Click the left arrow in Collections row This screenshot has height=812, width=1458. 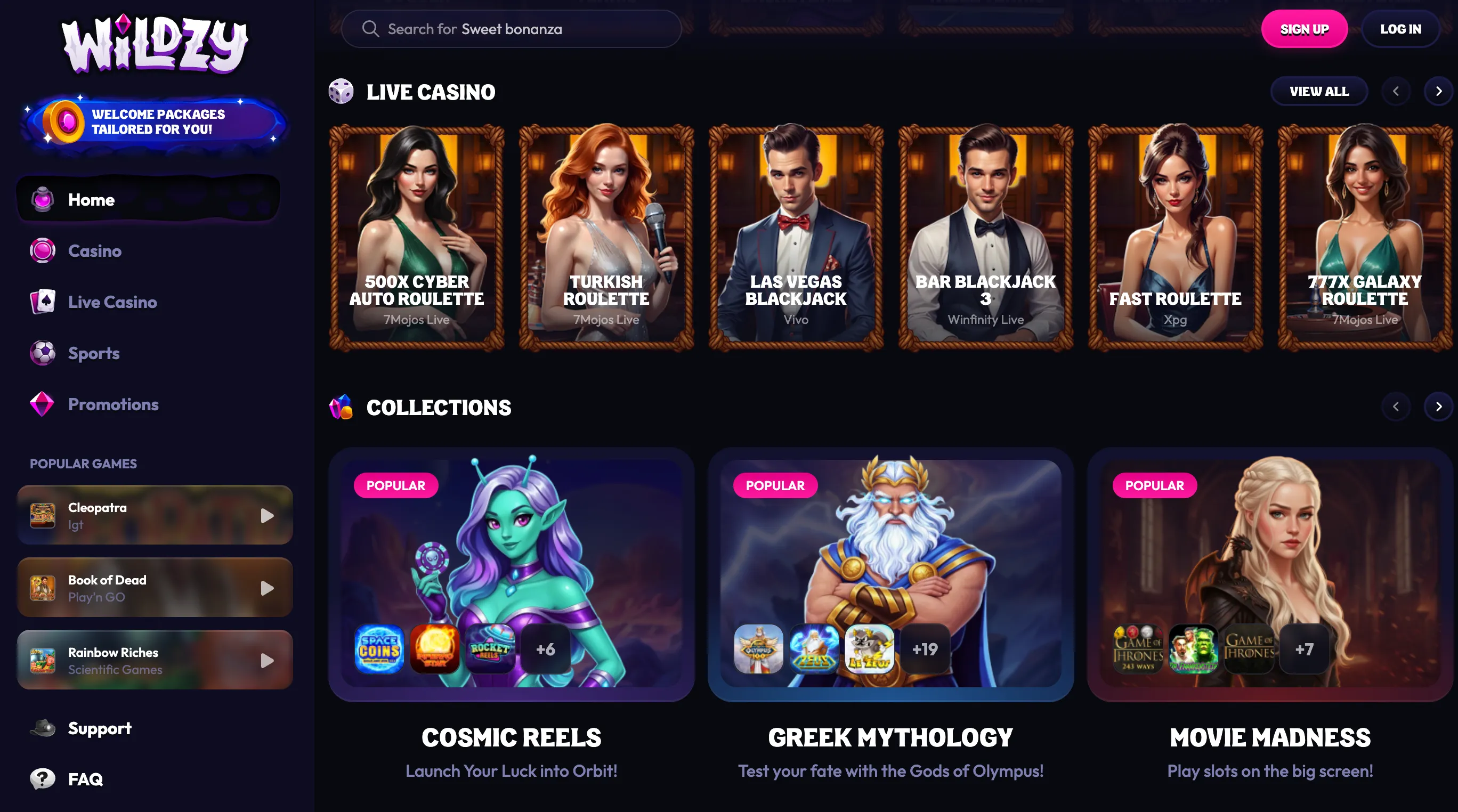pos(1396,407)
